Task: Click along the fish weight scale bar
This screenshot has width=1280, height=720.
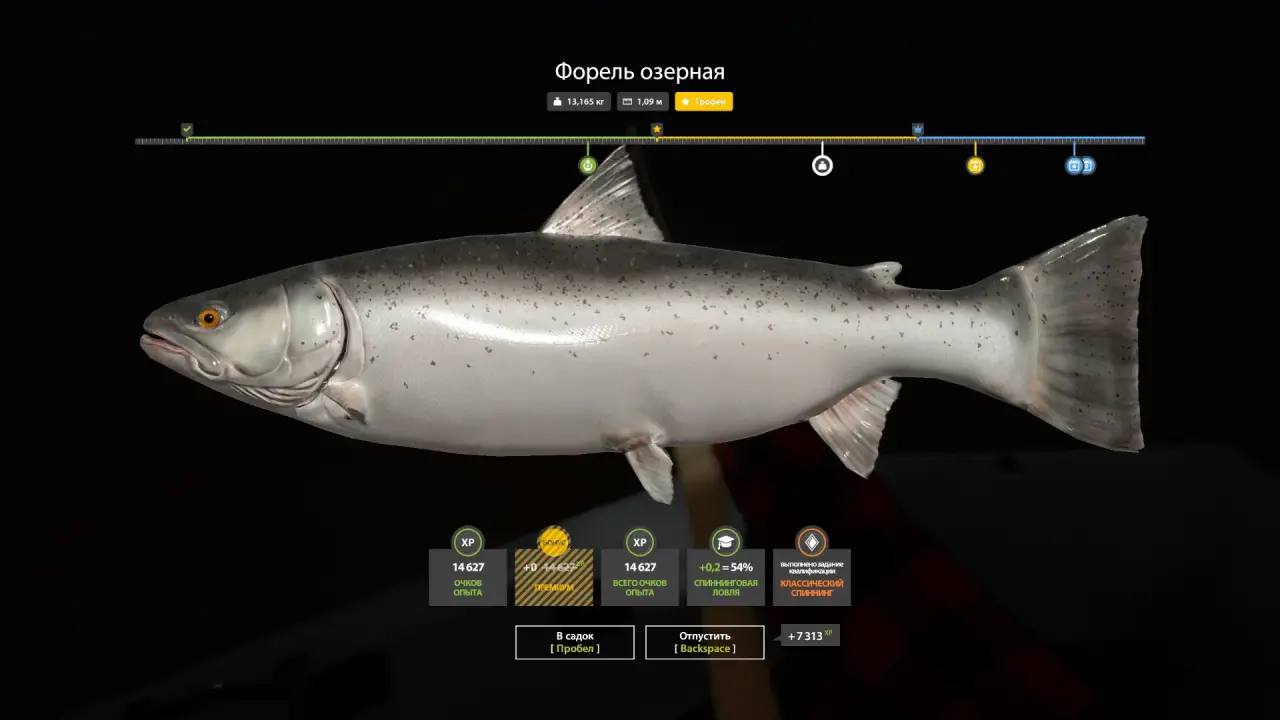Action: [640, 141]
